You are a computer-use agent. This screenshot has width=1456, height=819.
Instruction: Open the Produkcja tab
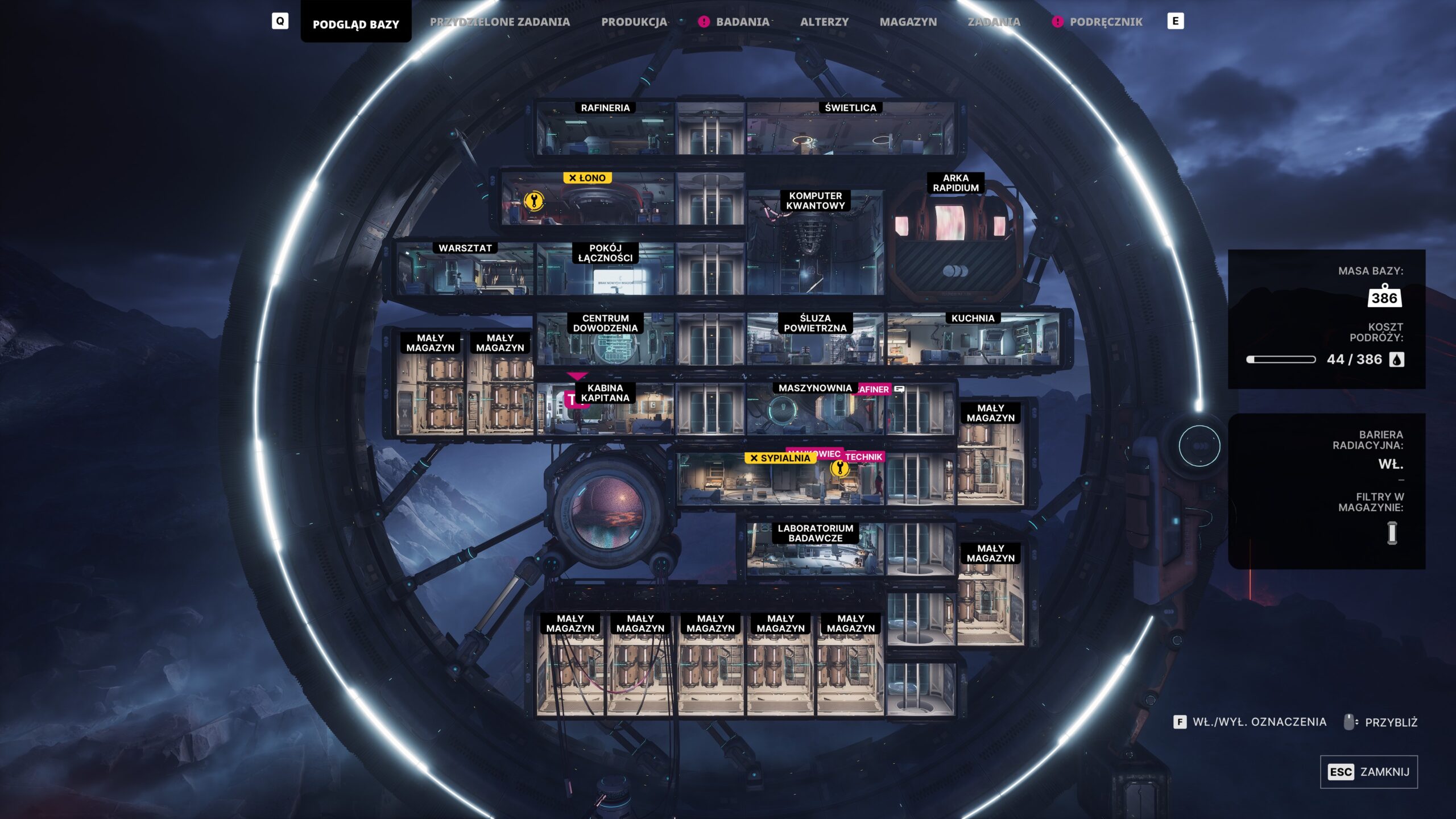tap(634, 22)
